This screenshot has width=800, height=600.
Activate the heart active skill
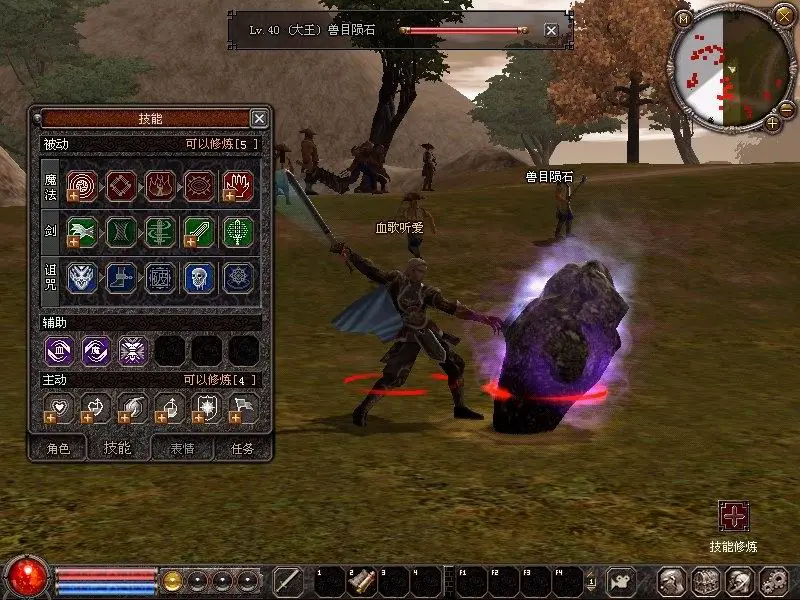[58, 408]
